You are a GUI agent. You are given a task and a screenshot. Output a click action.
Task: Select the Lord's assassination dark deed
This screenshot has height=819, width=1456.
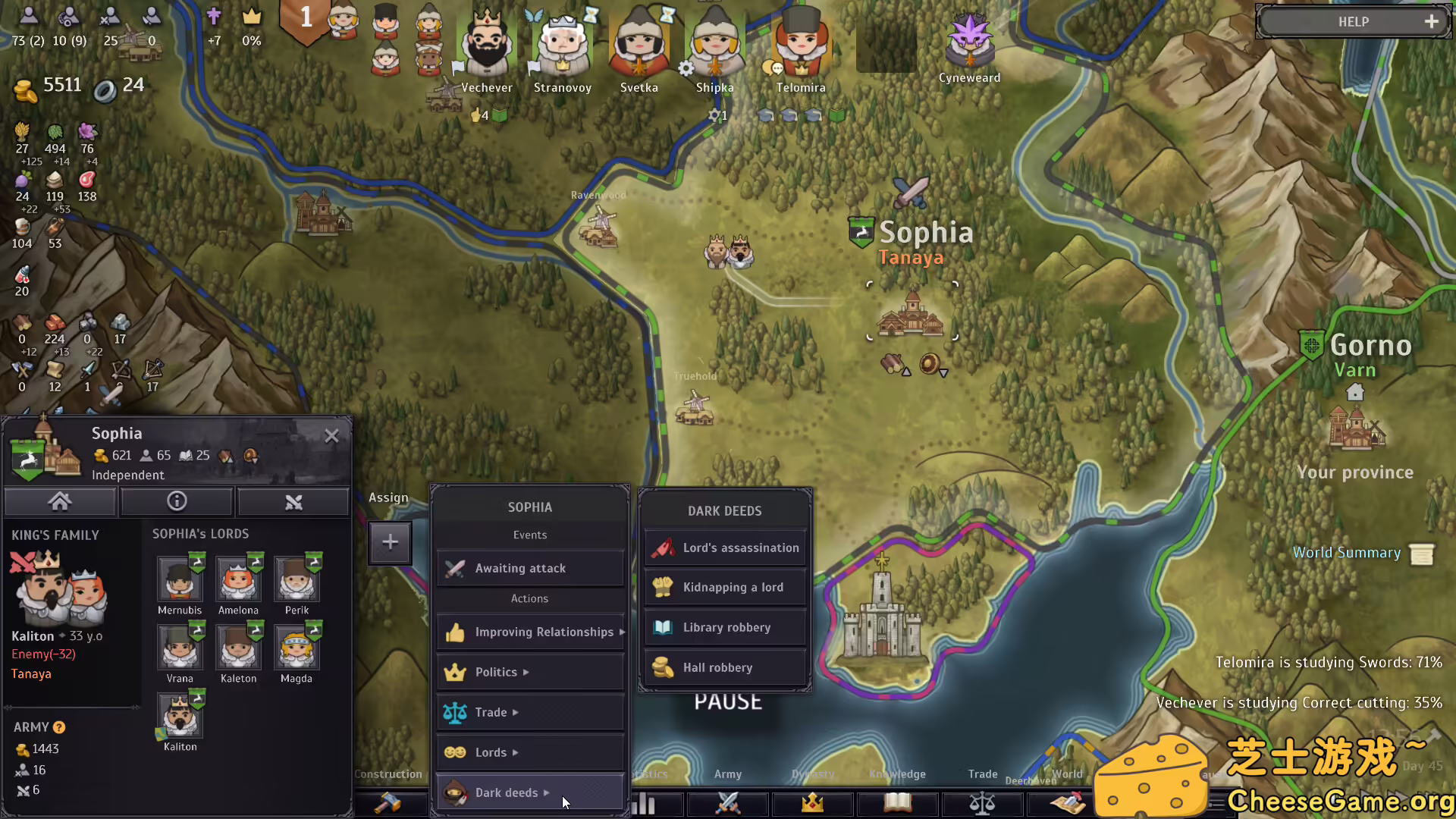pos(724,548)
